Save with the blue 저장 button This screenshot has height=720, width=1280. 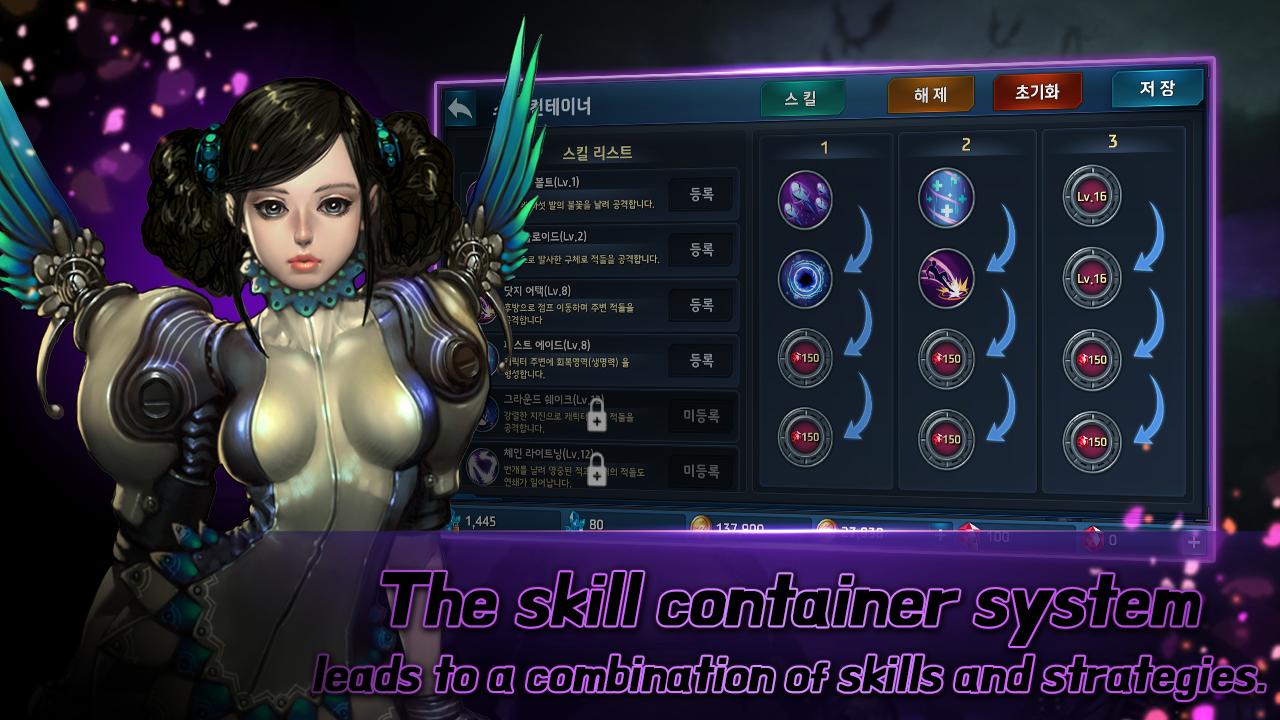[x=1156, y=88]
